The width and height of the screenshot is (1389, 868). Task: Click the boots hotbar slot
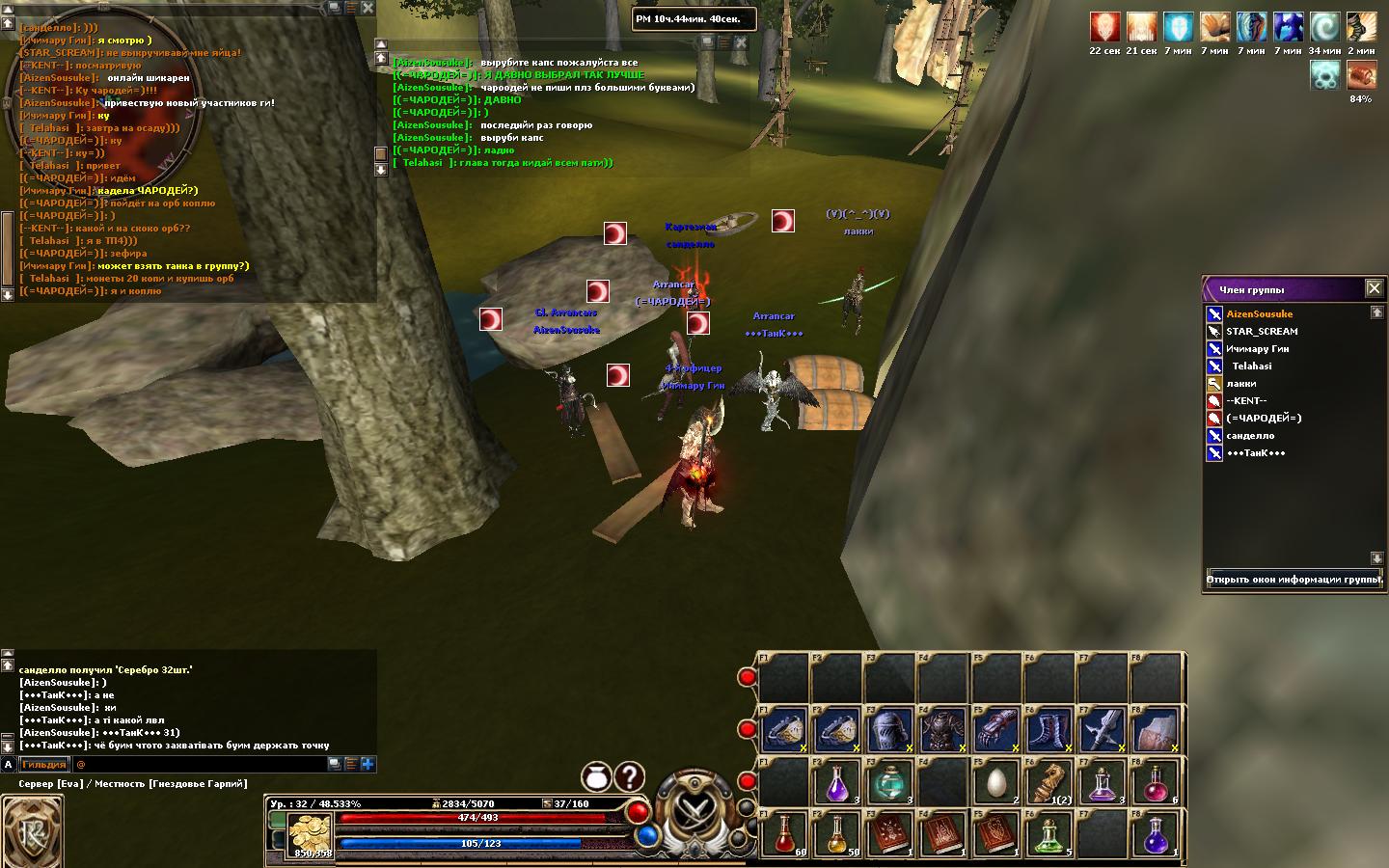pos(1049,731)
